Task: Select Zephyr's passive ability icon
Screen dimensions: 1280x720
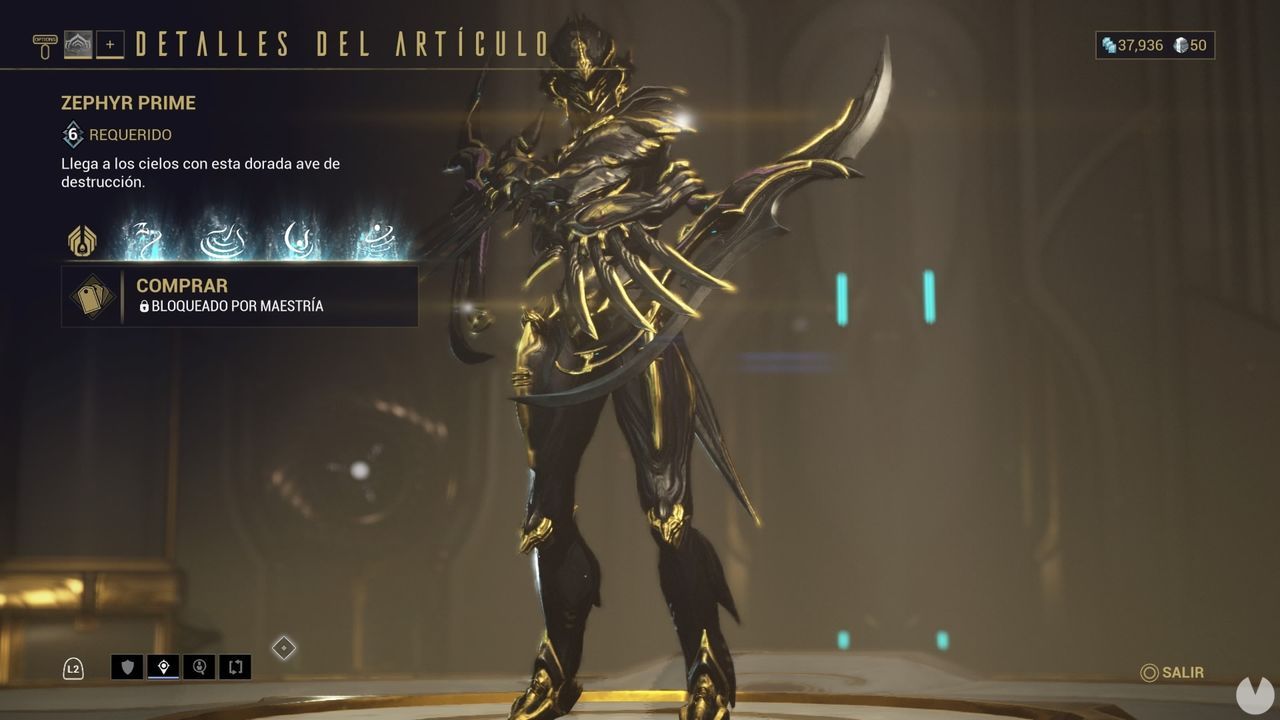Action: [x=80, y=241]
